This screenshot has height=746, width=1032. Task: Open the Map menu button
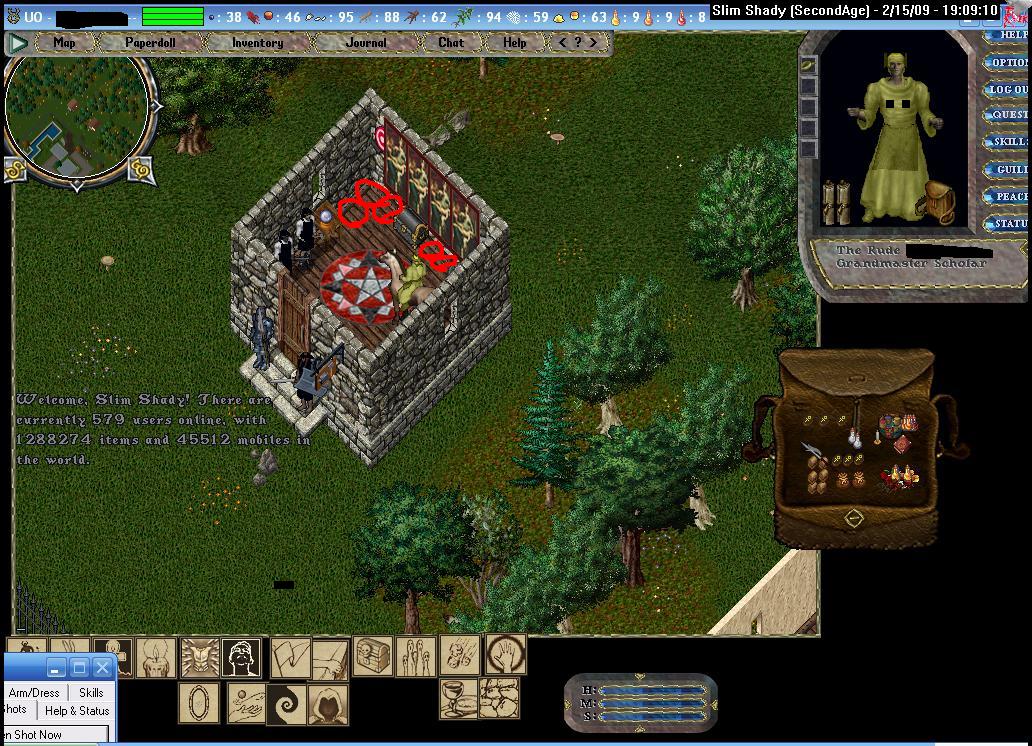pos(64,43)
